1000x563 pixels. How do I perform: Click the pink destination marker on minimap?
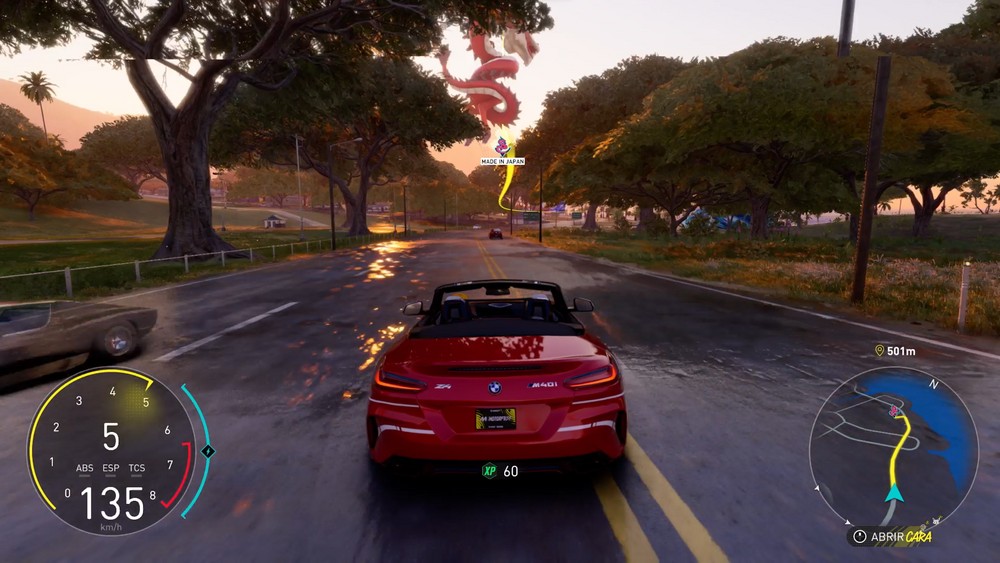[893, 410]
